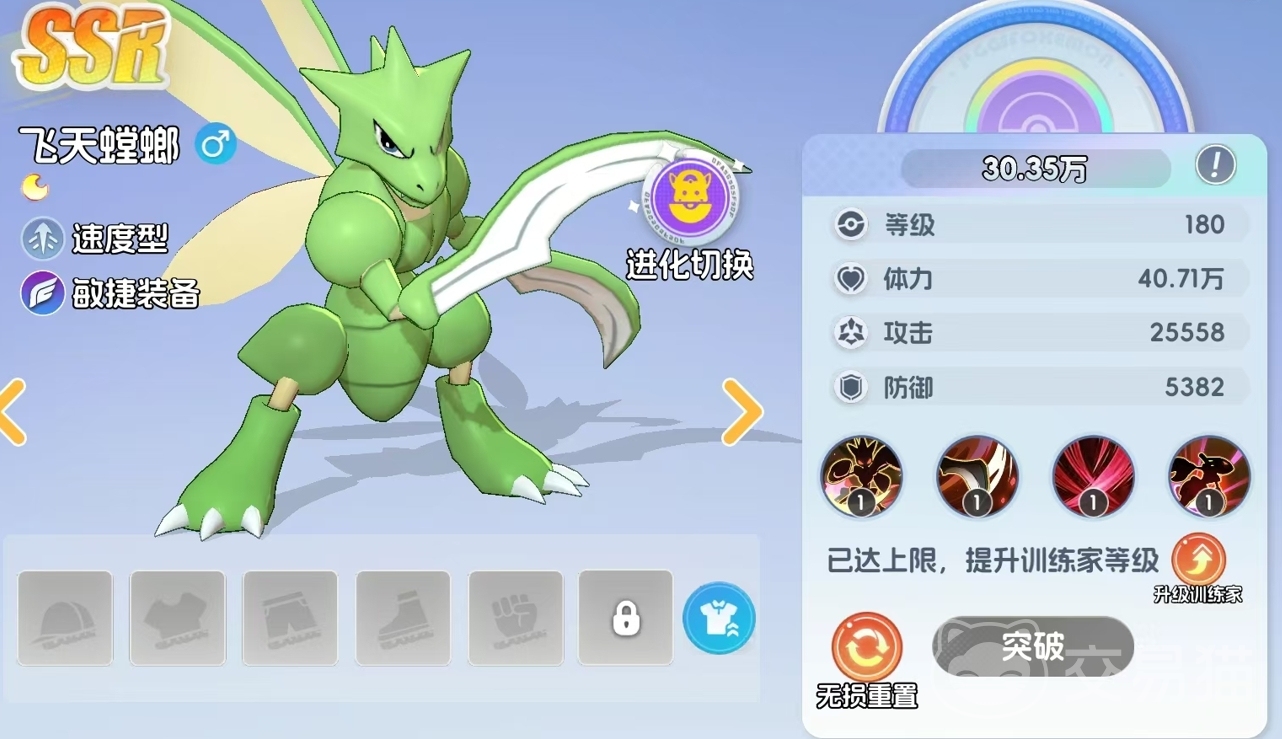Activate the 无损重置 reset button
Image resolution: width=1282 pixels, height=739 pixels.
click(x=866, y=648)
